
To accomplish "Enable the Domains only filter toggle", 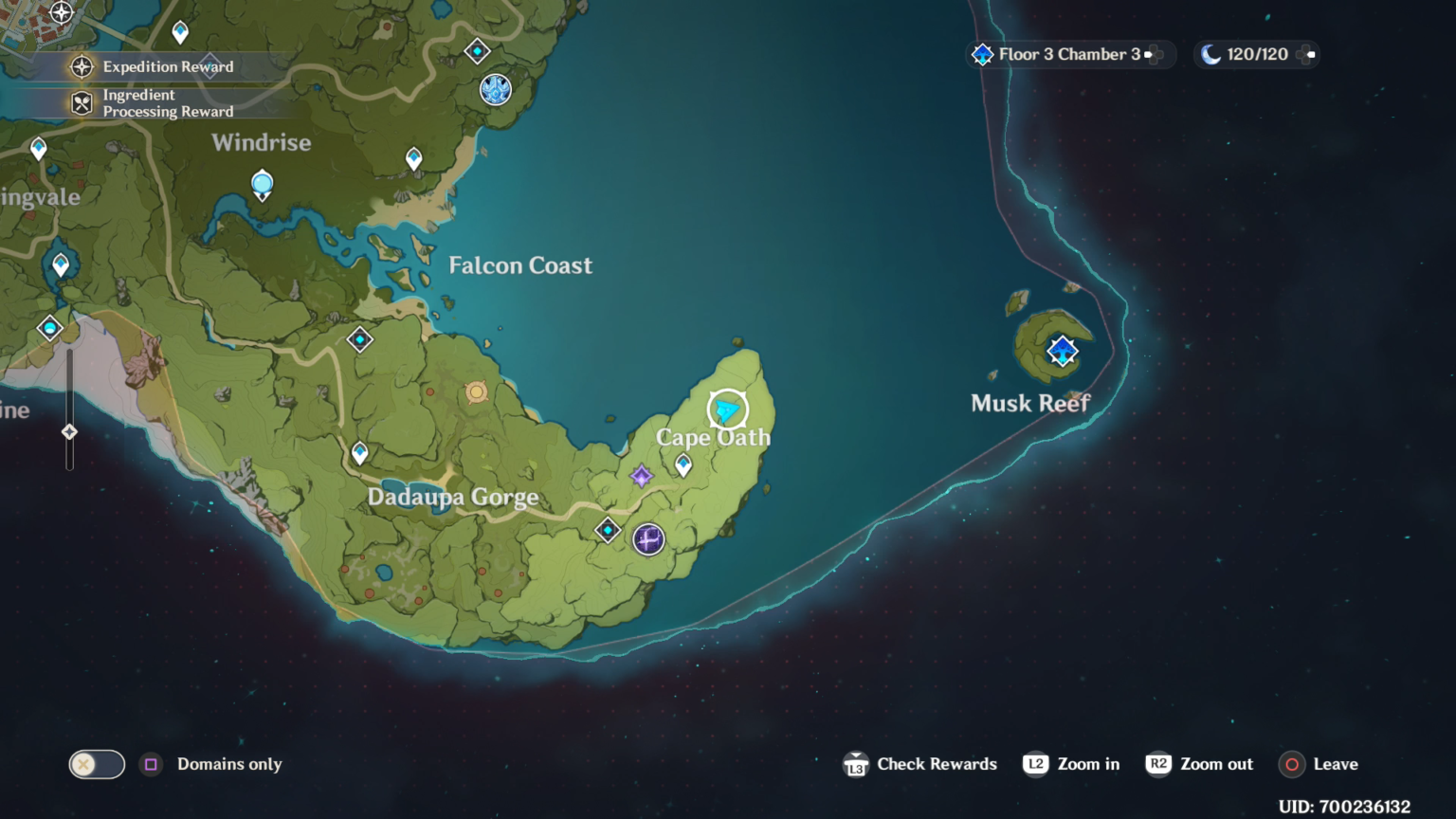I will tap(96, 764).
